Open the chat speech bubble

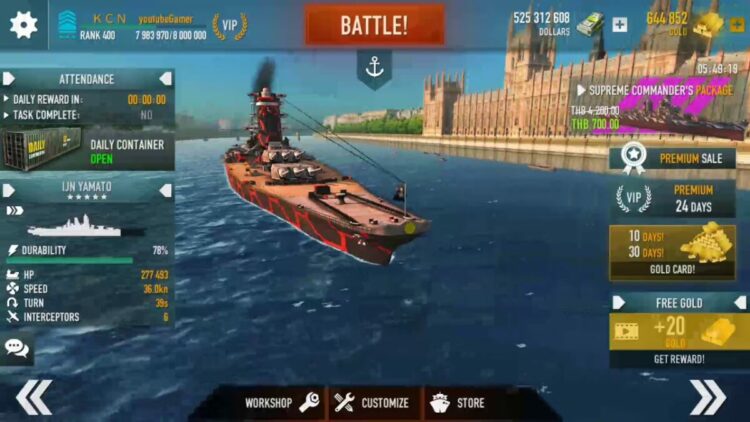(17, 347)
